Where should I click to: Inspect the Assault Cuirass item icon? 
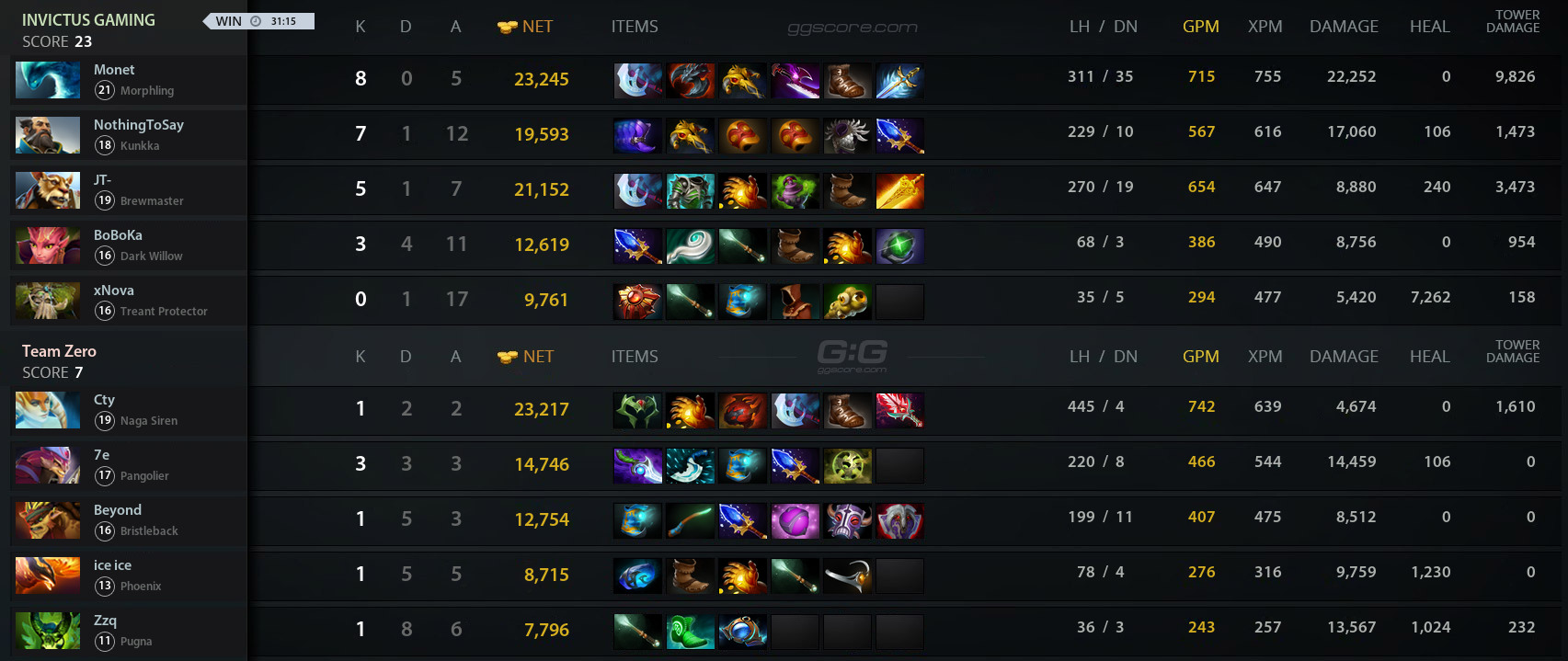coord(690,191)
